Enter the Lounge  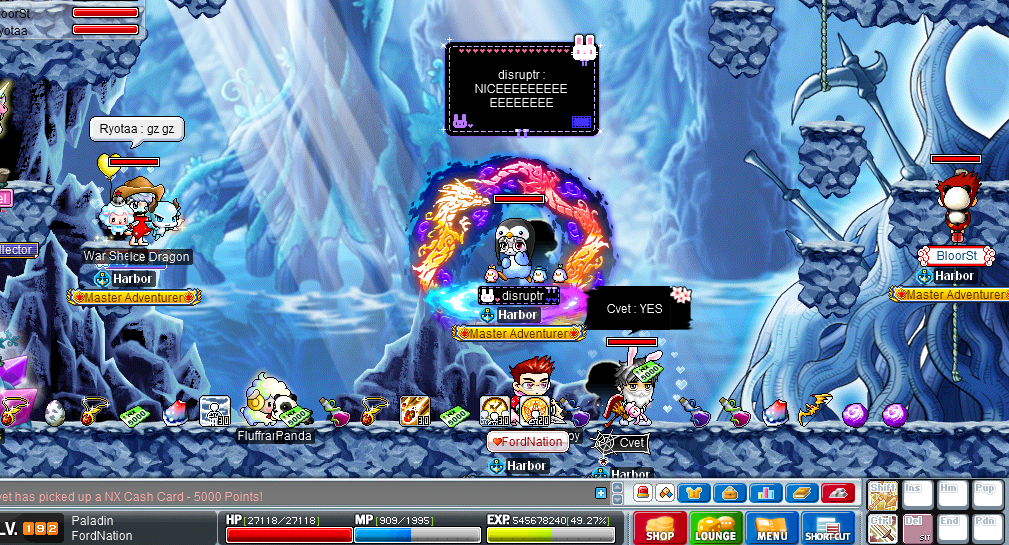tap(716, 528)
